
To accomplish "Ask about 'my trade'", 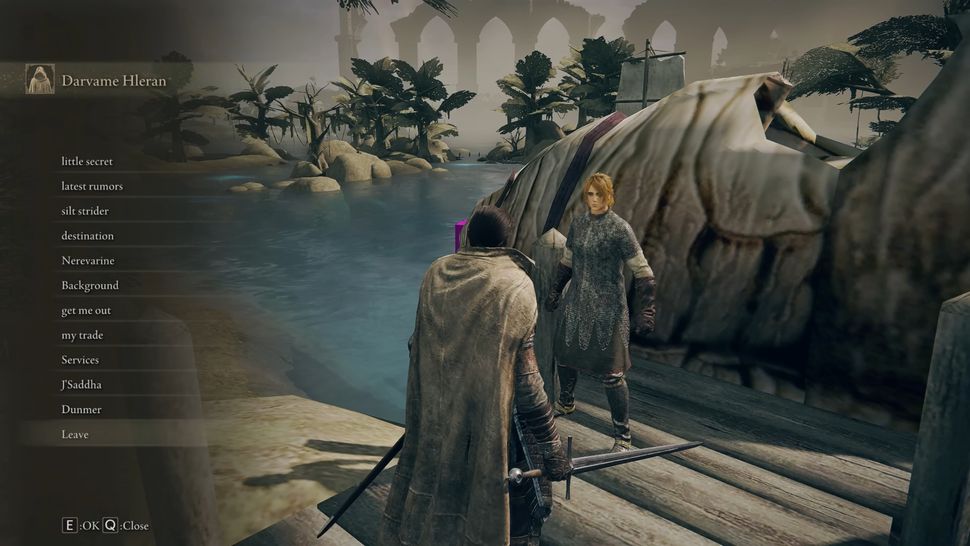I will pyautogui.click(x=82, y=335).
